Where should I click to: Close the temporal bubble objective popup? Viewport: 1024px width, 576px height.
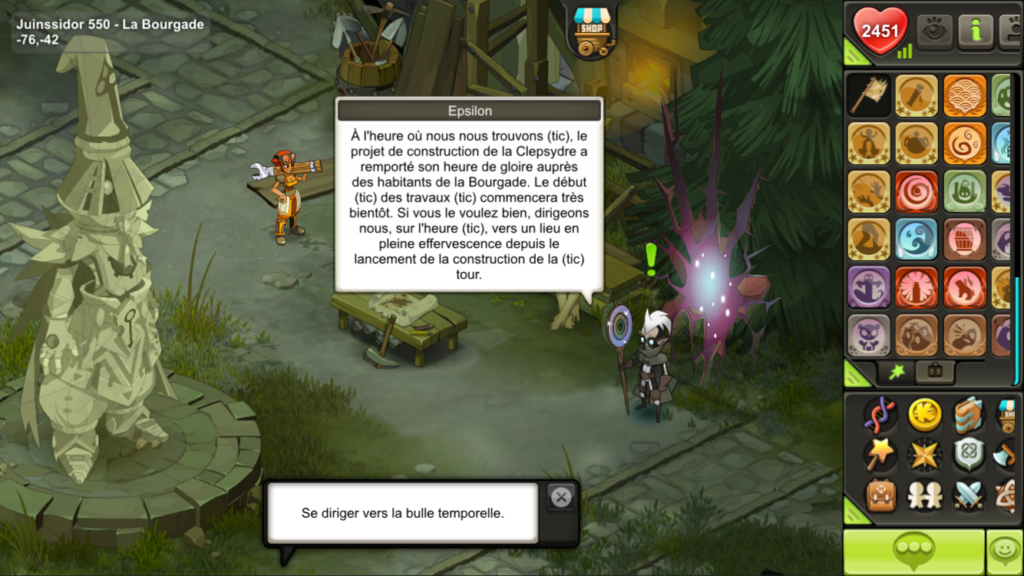tap(562, 497)
